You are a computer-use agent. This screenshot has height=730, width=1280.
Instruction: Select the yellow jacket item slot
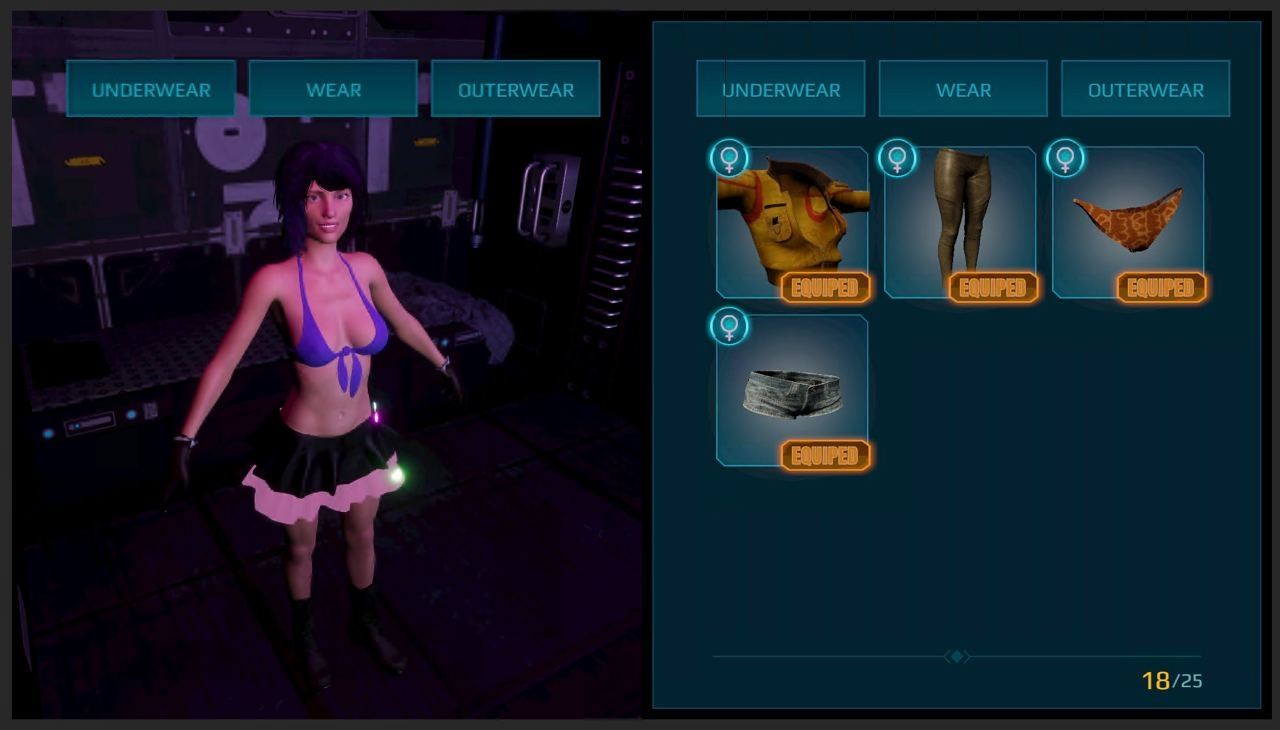coord(792,222)
